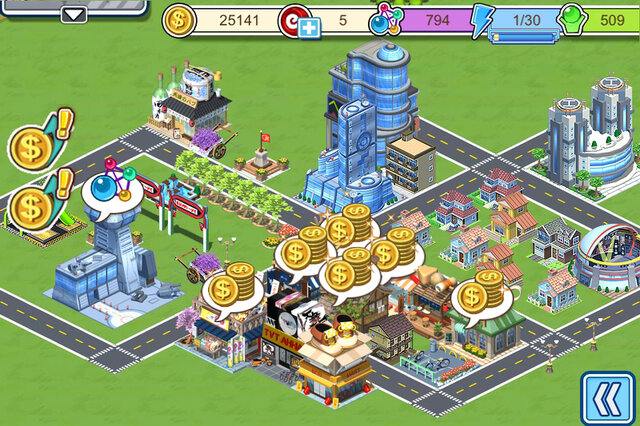Tap the gold coin icon in top bar

[179, 19]
